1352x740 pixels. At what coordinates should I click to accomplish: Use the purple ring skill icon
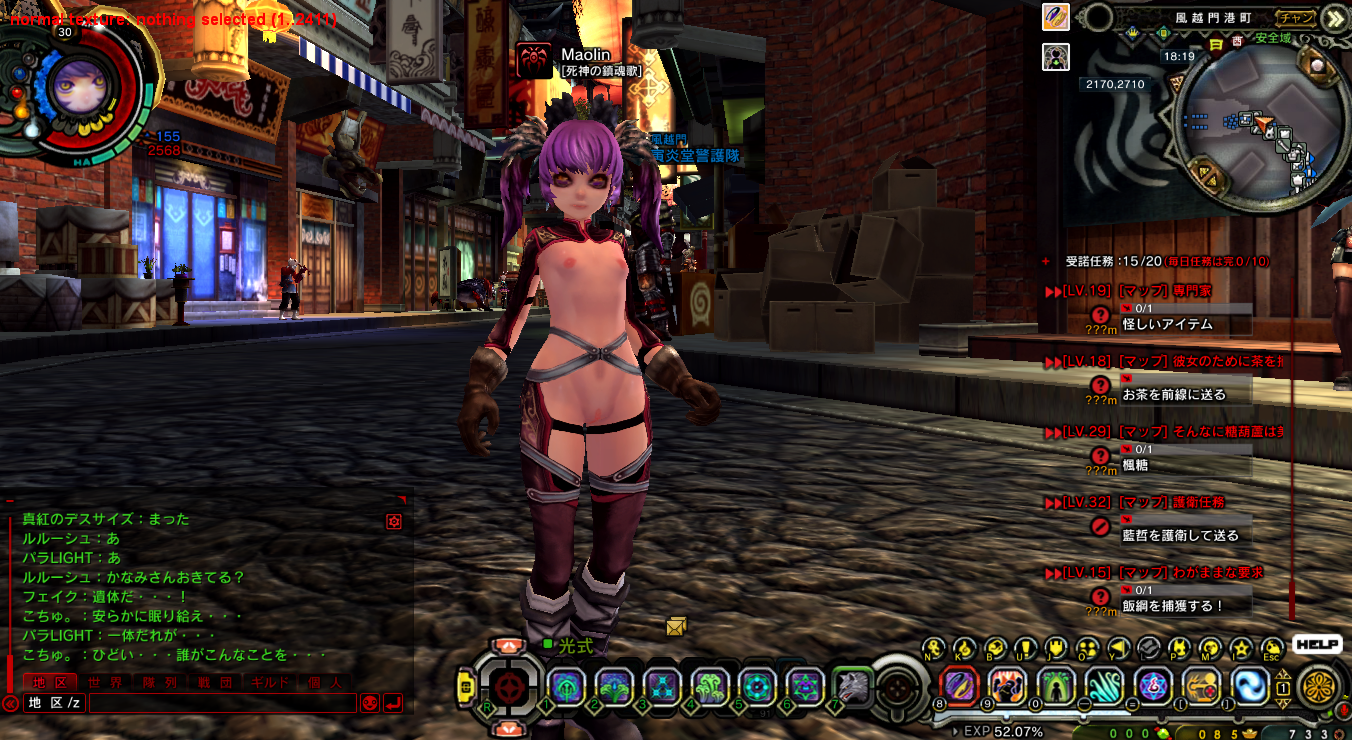point(960,686)
